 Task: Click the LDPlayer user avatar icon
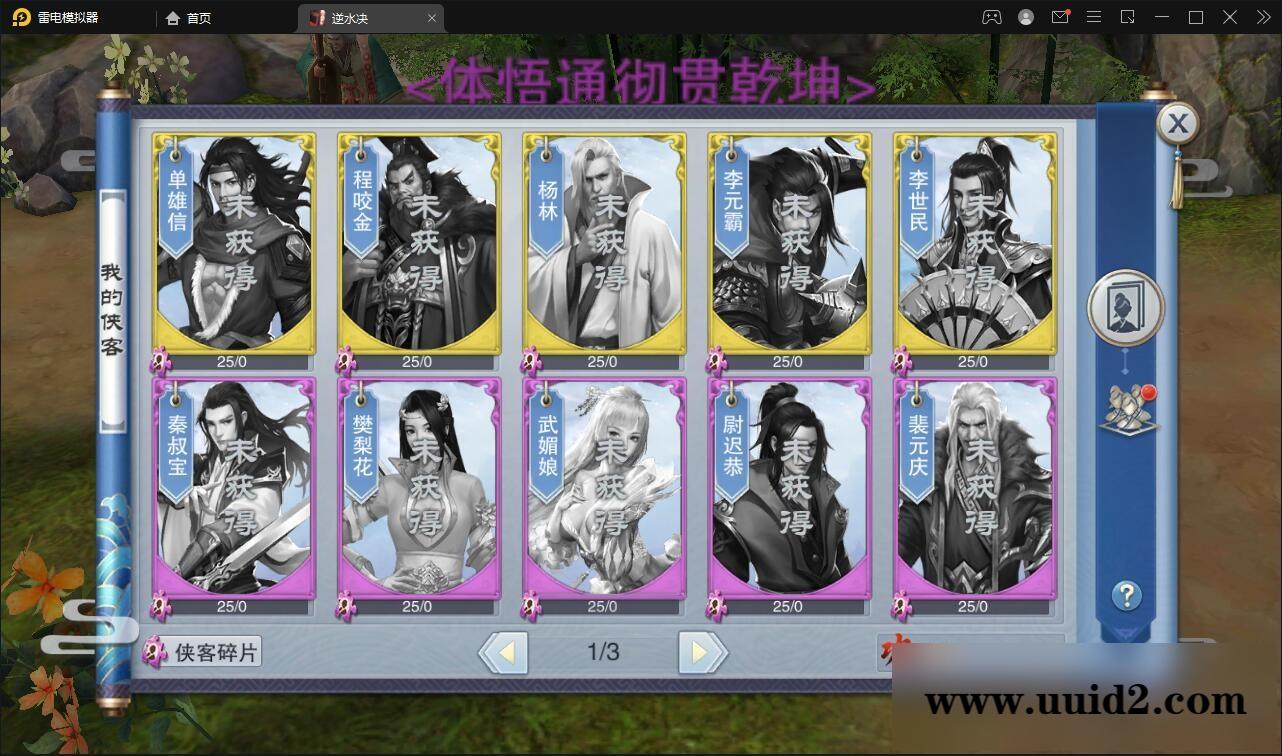(1025, 17)
